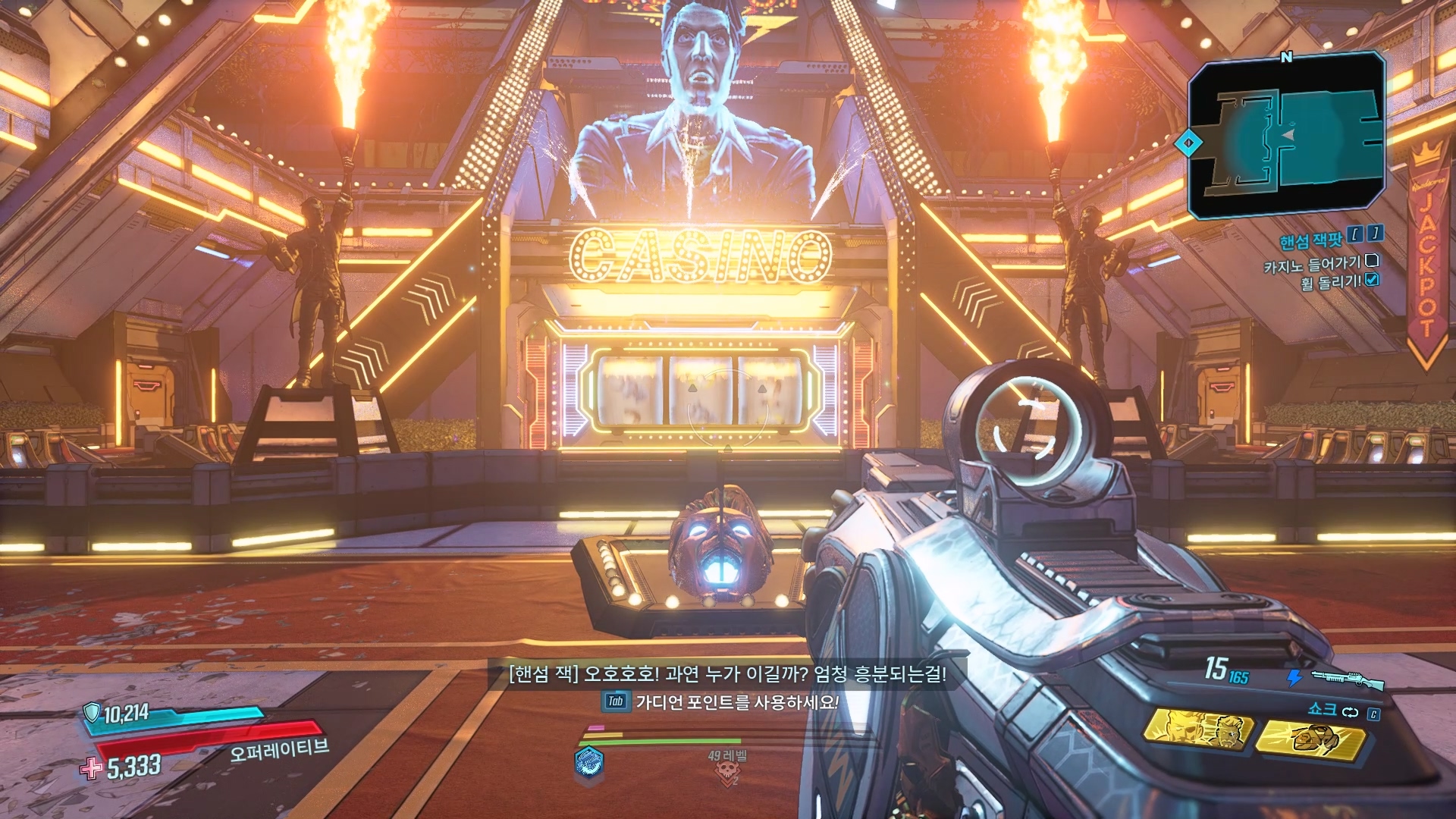Image resolution: width=1456 pixels, height=819 pixels.
Task: Activate the left yellow action skill
Action: (x=1197, y=730)
